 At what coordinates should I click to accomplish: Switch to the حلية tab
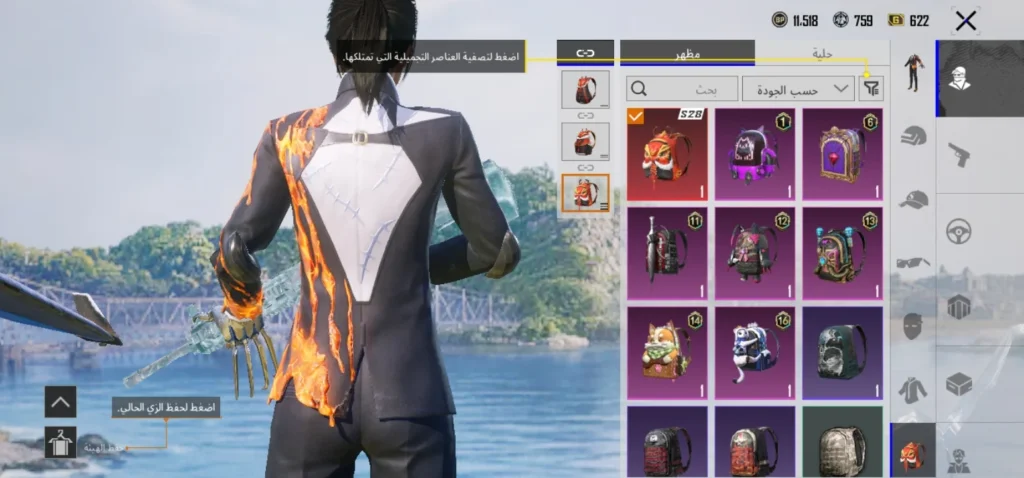(822, 52)
